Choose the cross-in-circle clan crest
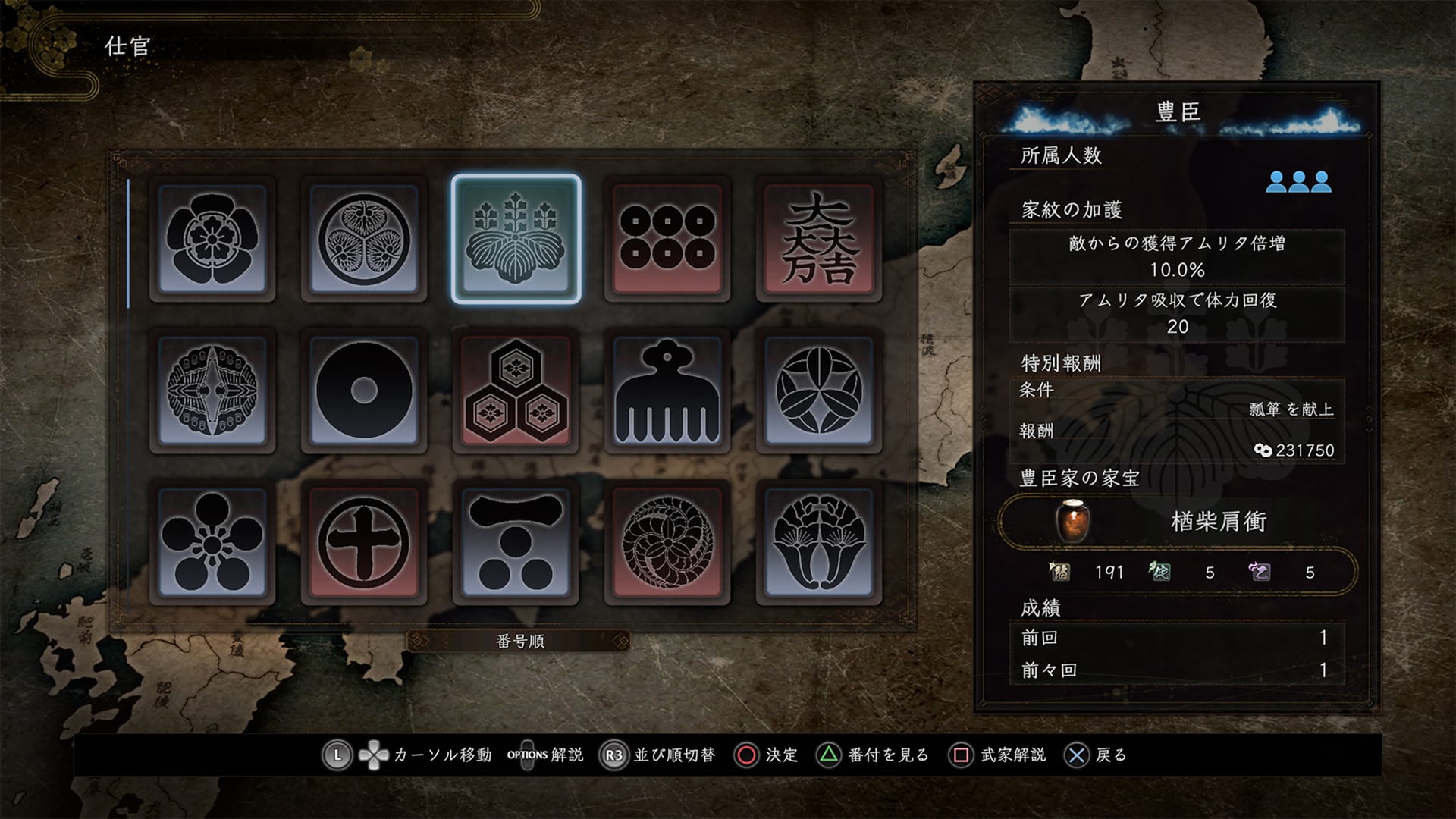This screenshot has width=1456, height=819. [x=364, y=542]
